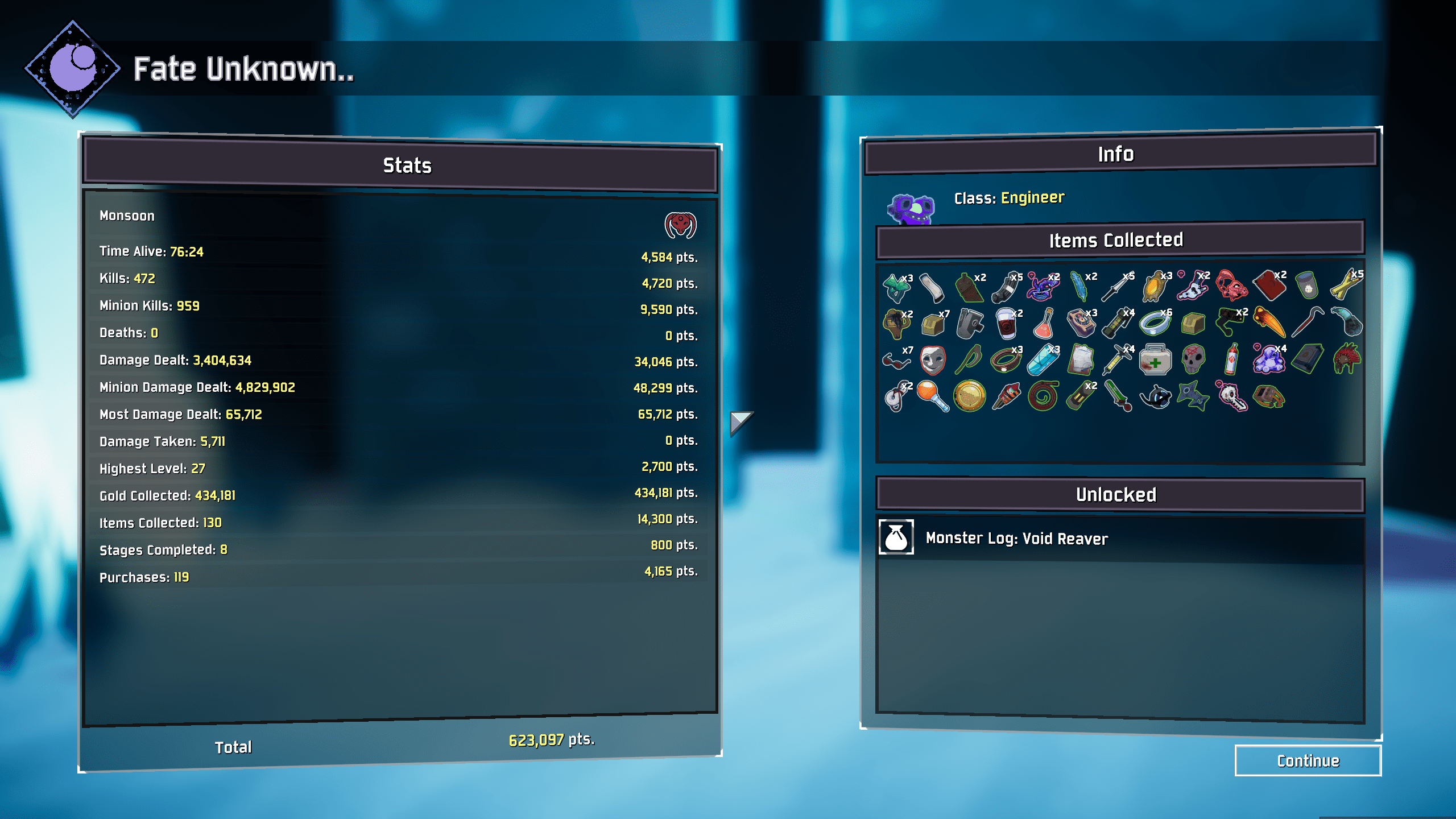
Task: Click the Happiest Mask item icon
Action: pyautogui.click(x=933, y=360)
